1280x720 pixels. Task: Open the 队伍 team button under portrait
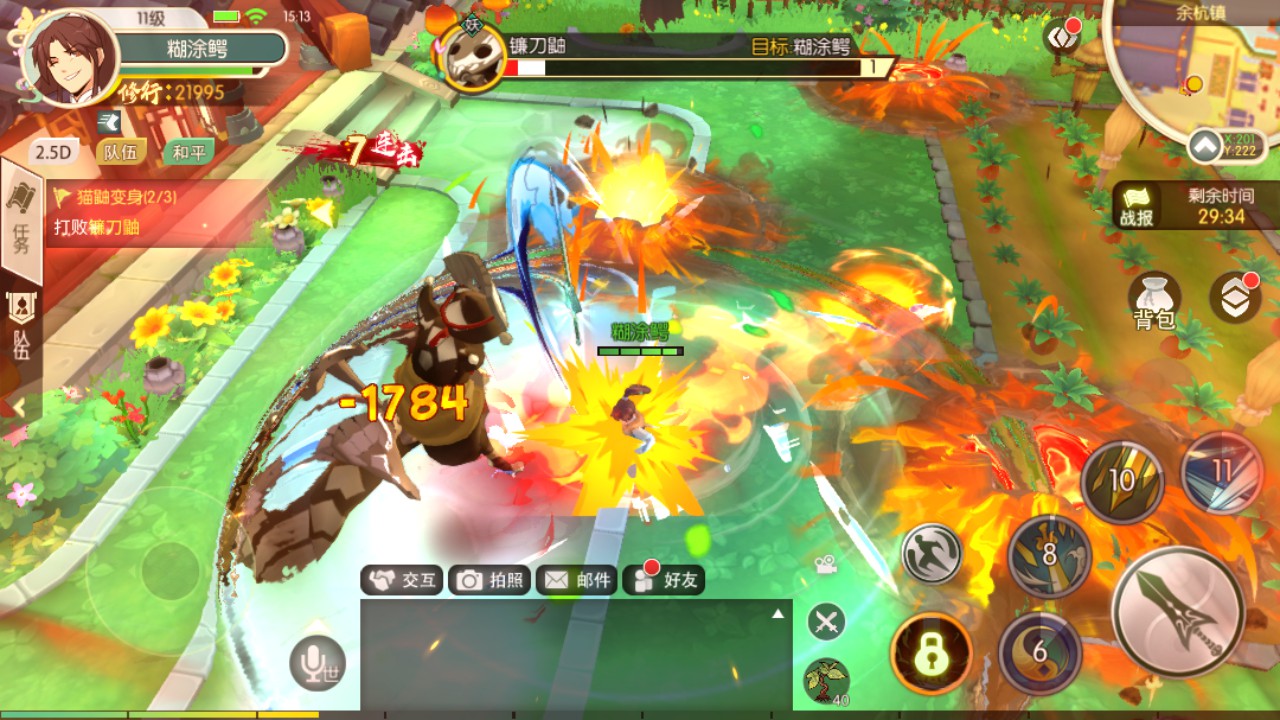[121, 152]
